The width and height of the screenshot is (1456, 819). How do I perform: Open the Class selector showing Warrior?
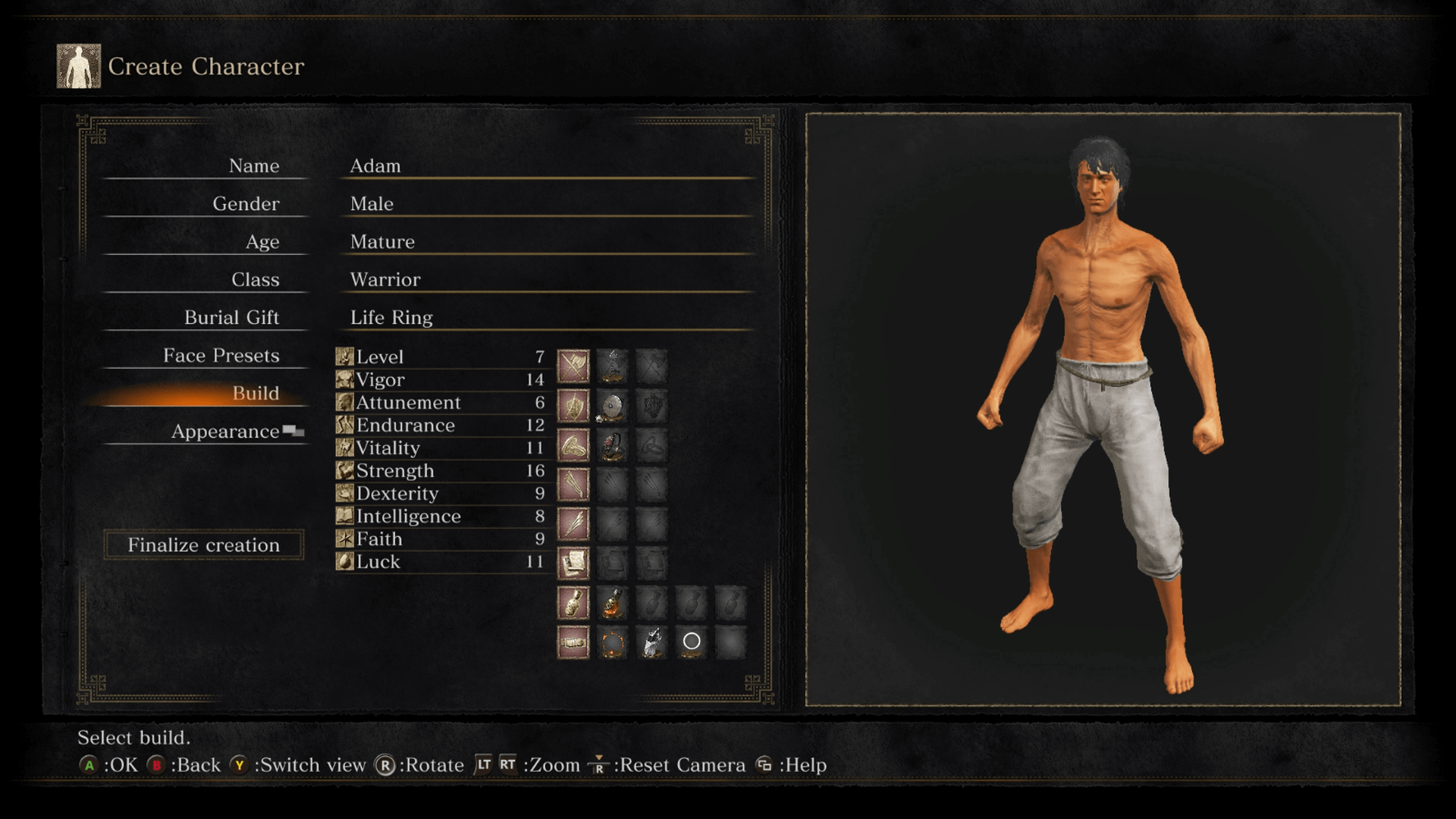point(384,279)
